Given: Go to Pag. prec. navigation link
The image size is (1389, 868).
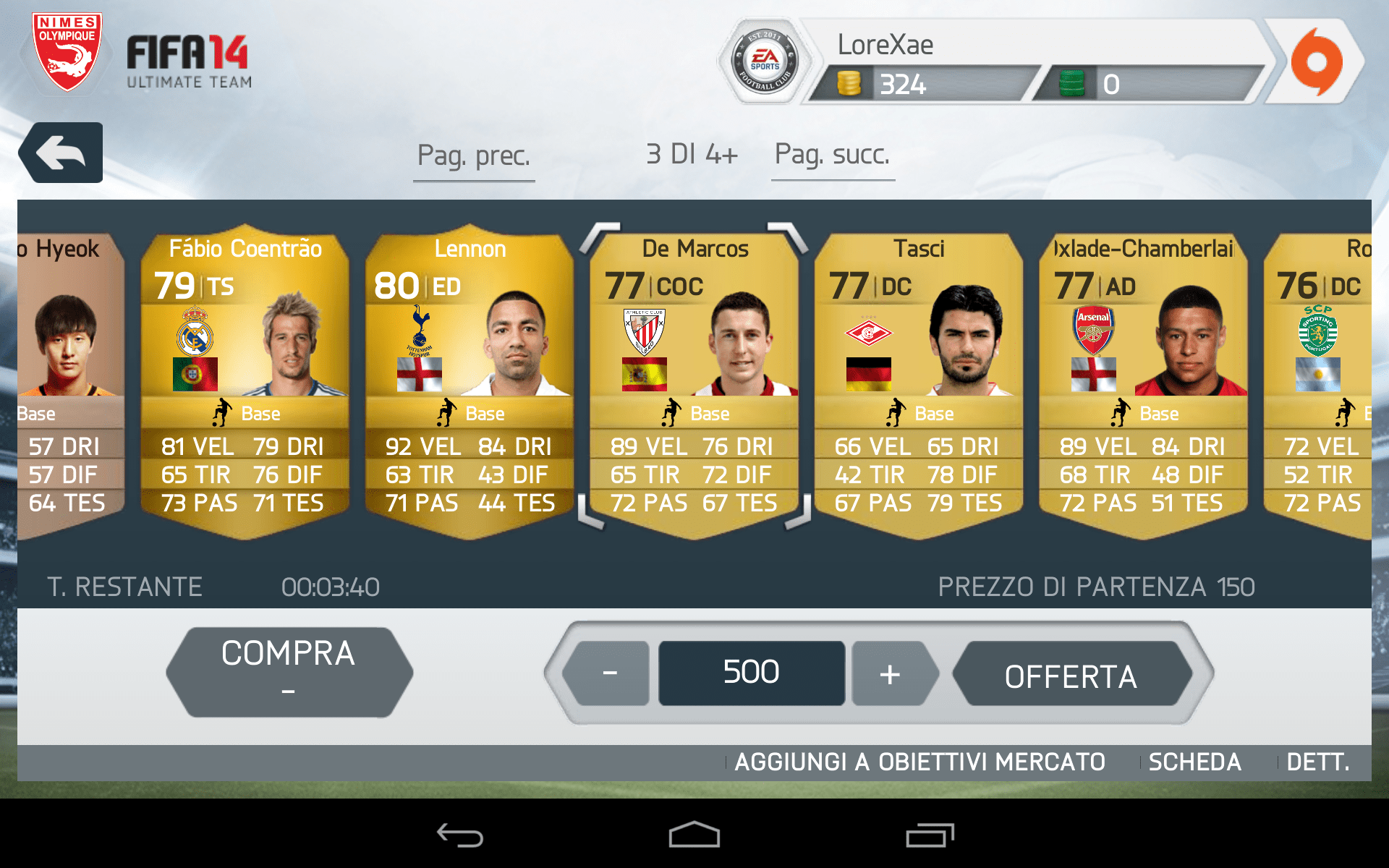Looking at the screenshot, I should (x=474, y=154).
